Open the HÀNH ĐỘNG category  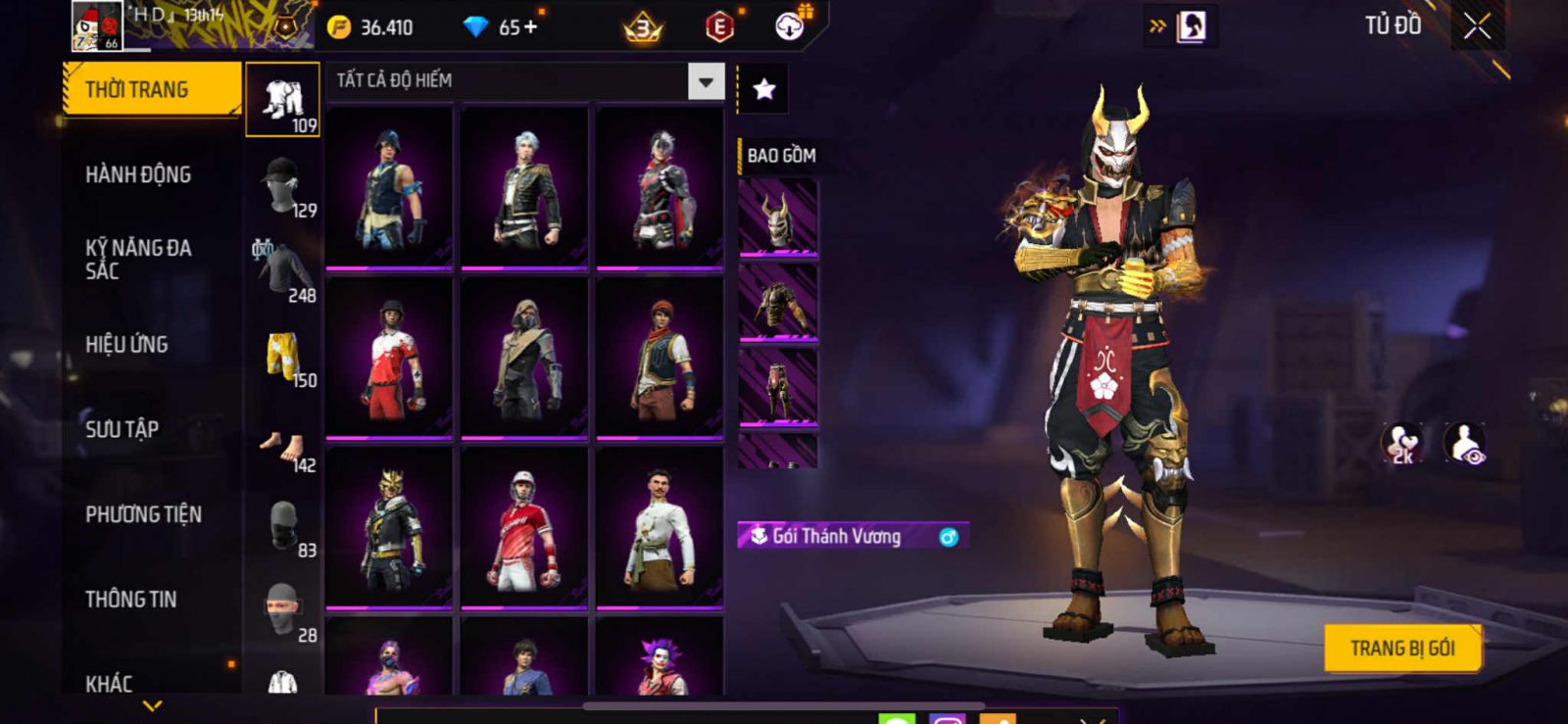(x=138, y=174)
